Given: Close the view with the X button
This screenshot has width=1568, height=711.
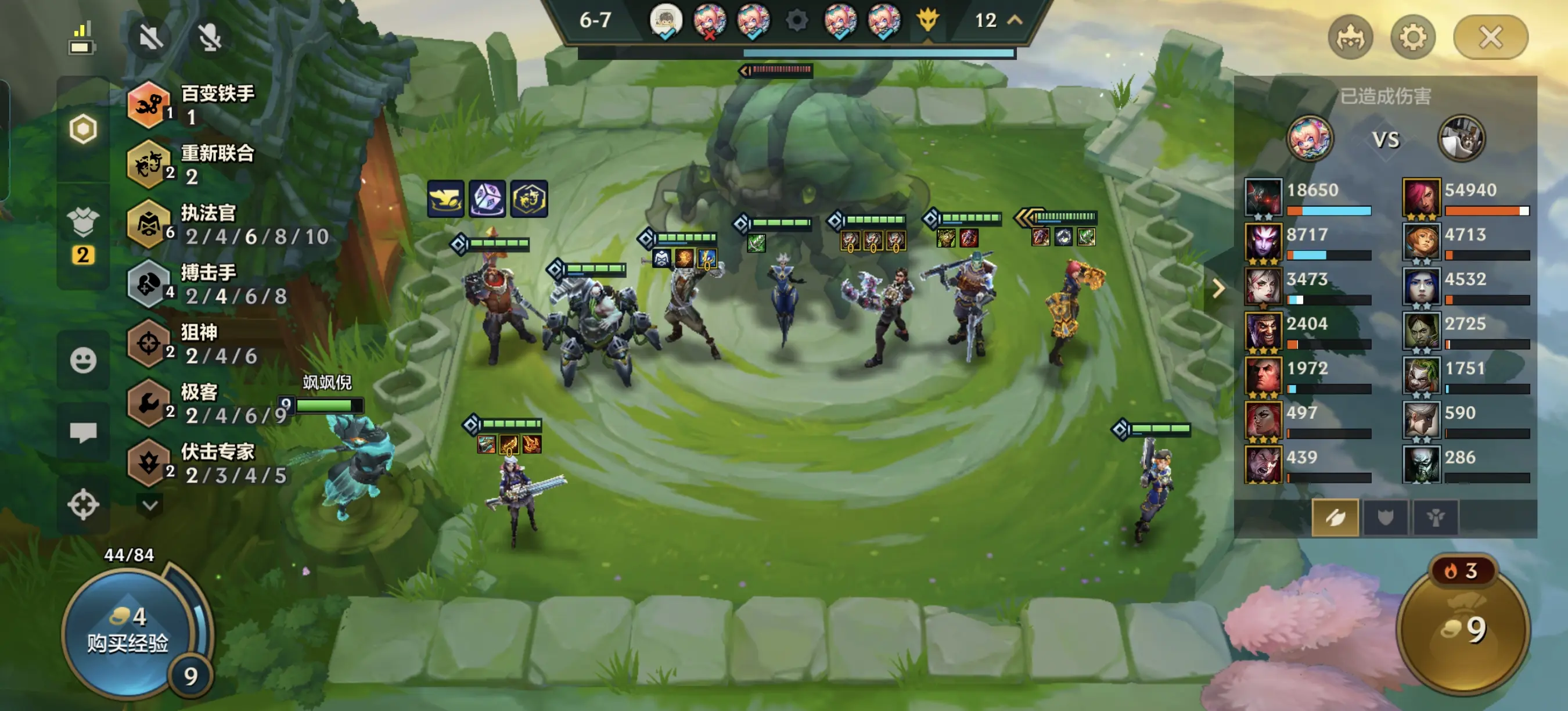Looking at the screenshot, I should 1490,38.
